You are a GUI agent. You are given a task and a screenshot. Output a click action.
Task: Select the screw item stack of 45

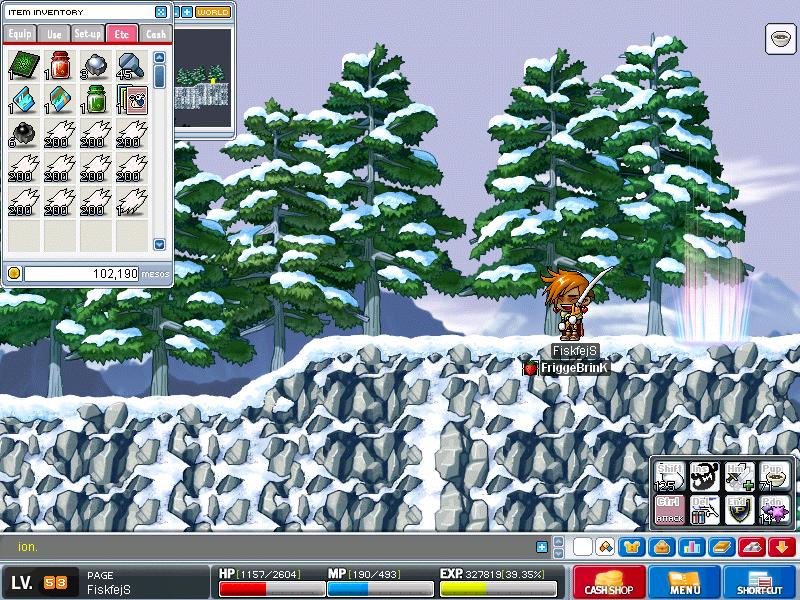(x=130, y=66)
